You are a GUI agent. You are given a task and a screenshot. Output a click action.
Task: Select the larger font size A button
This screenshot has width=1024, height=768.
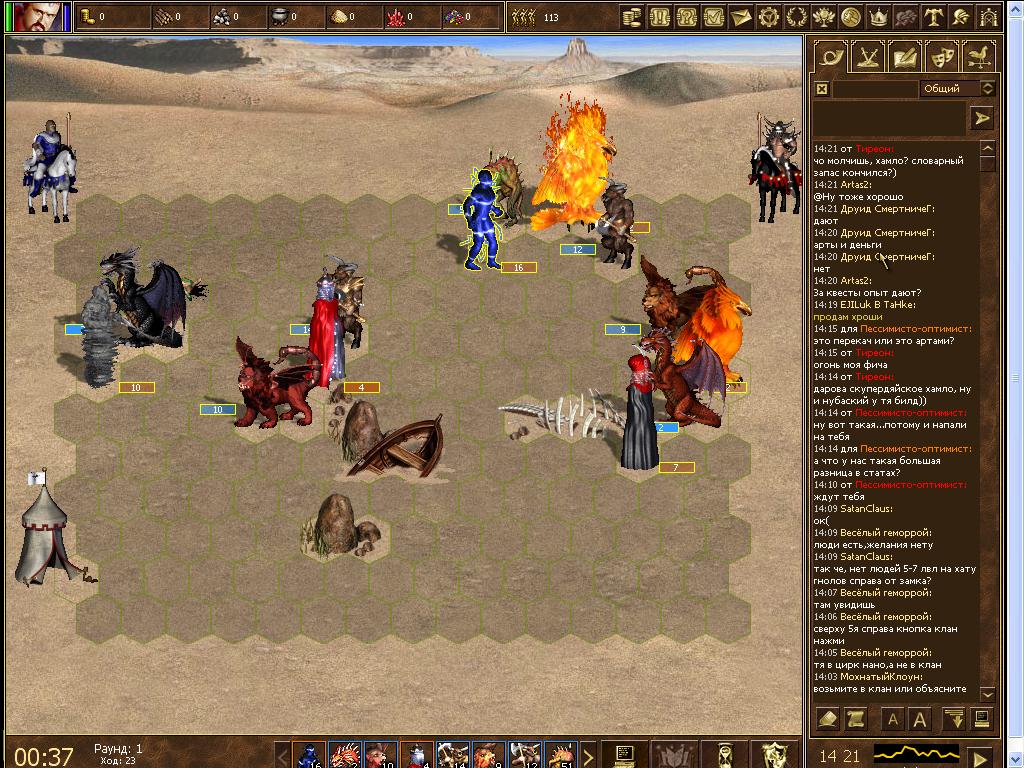click(919, 719)
